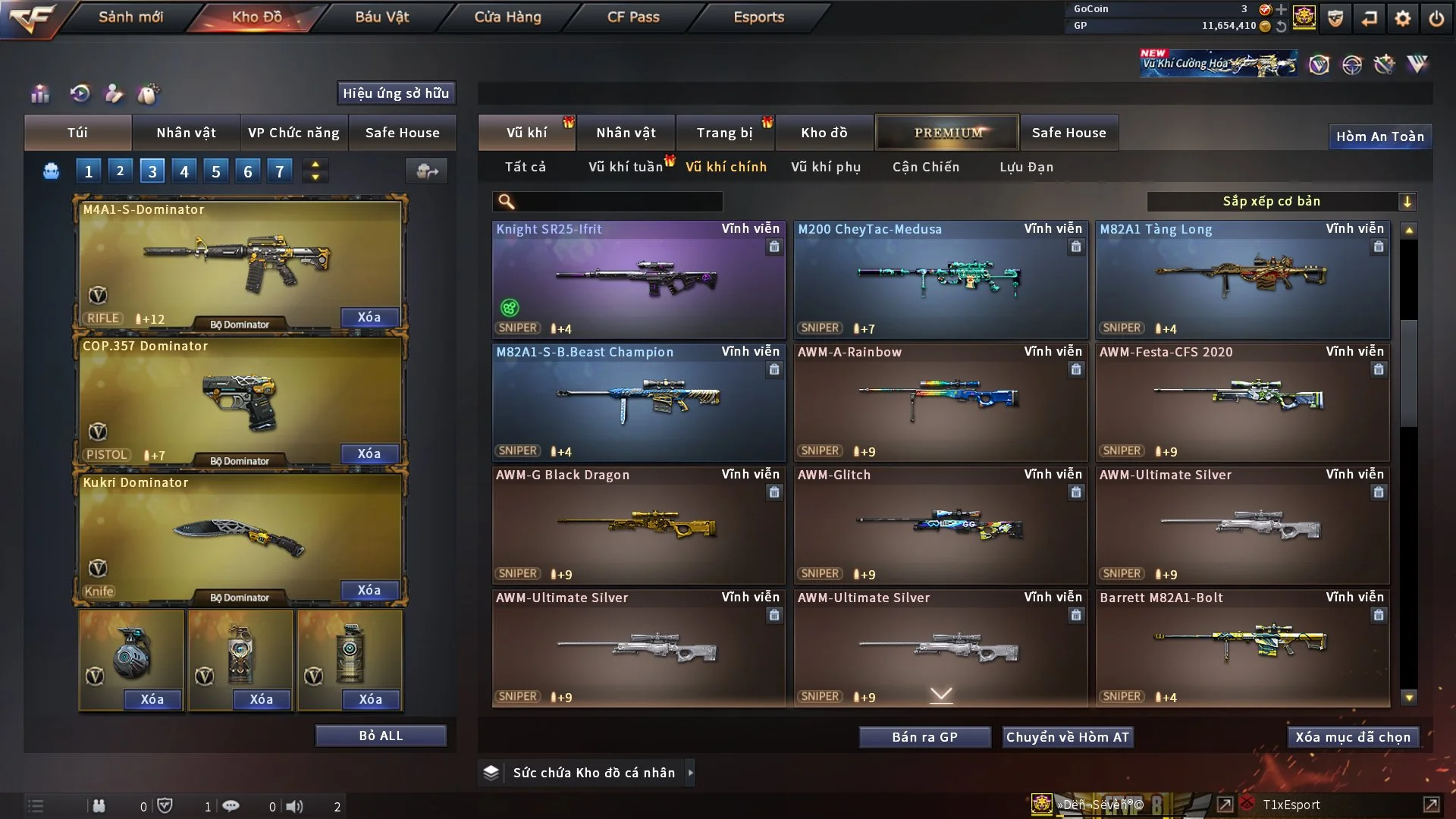The height and width of the screenshot is (819, 1456).
Task: Open the gear settings icon
Action: click(x=1403, y=18)
